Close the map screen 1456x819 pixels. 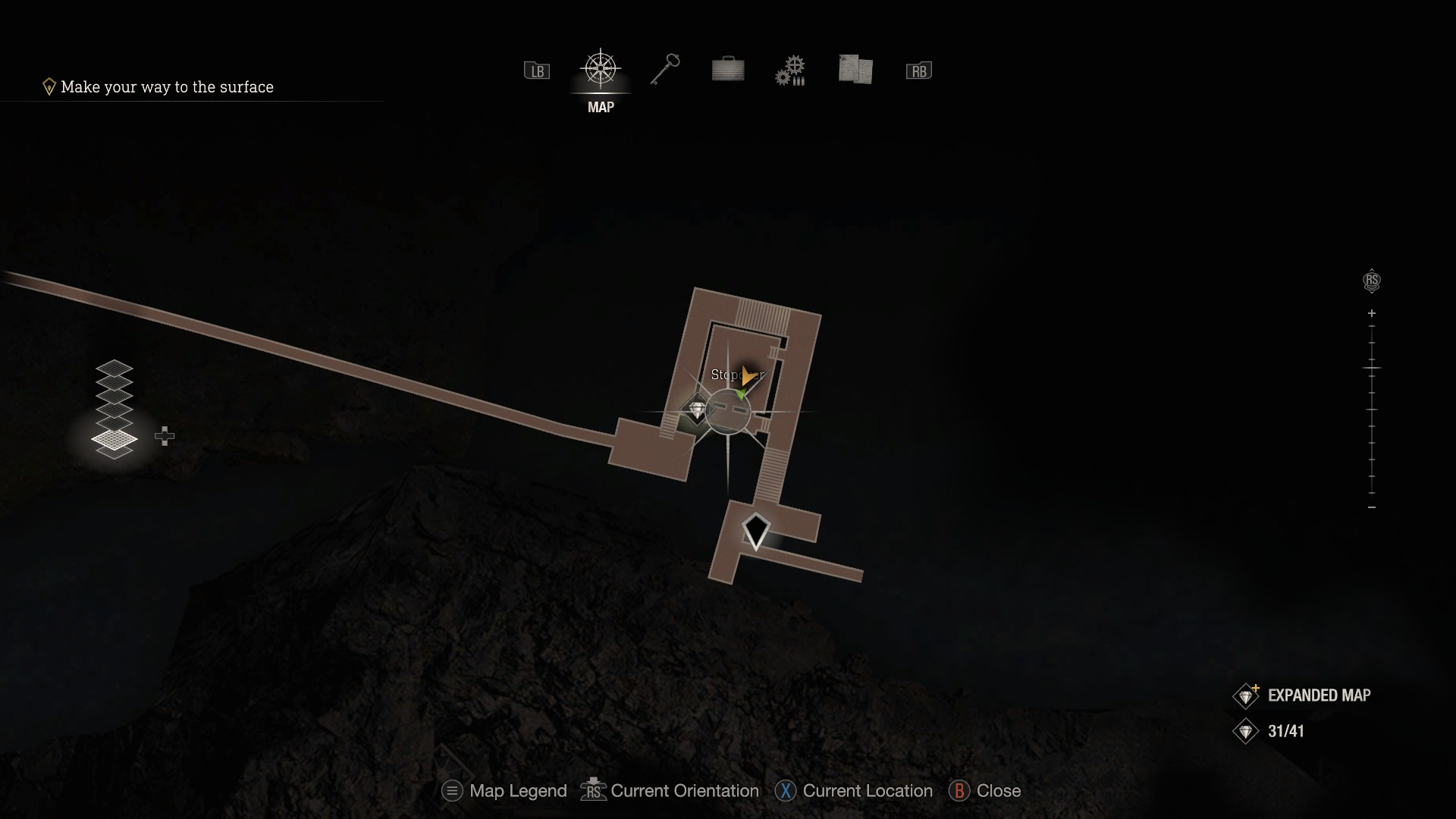click(985, 791)
